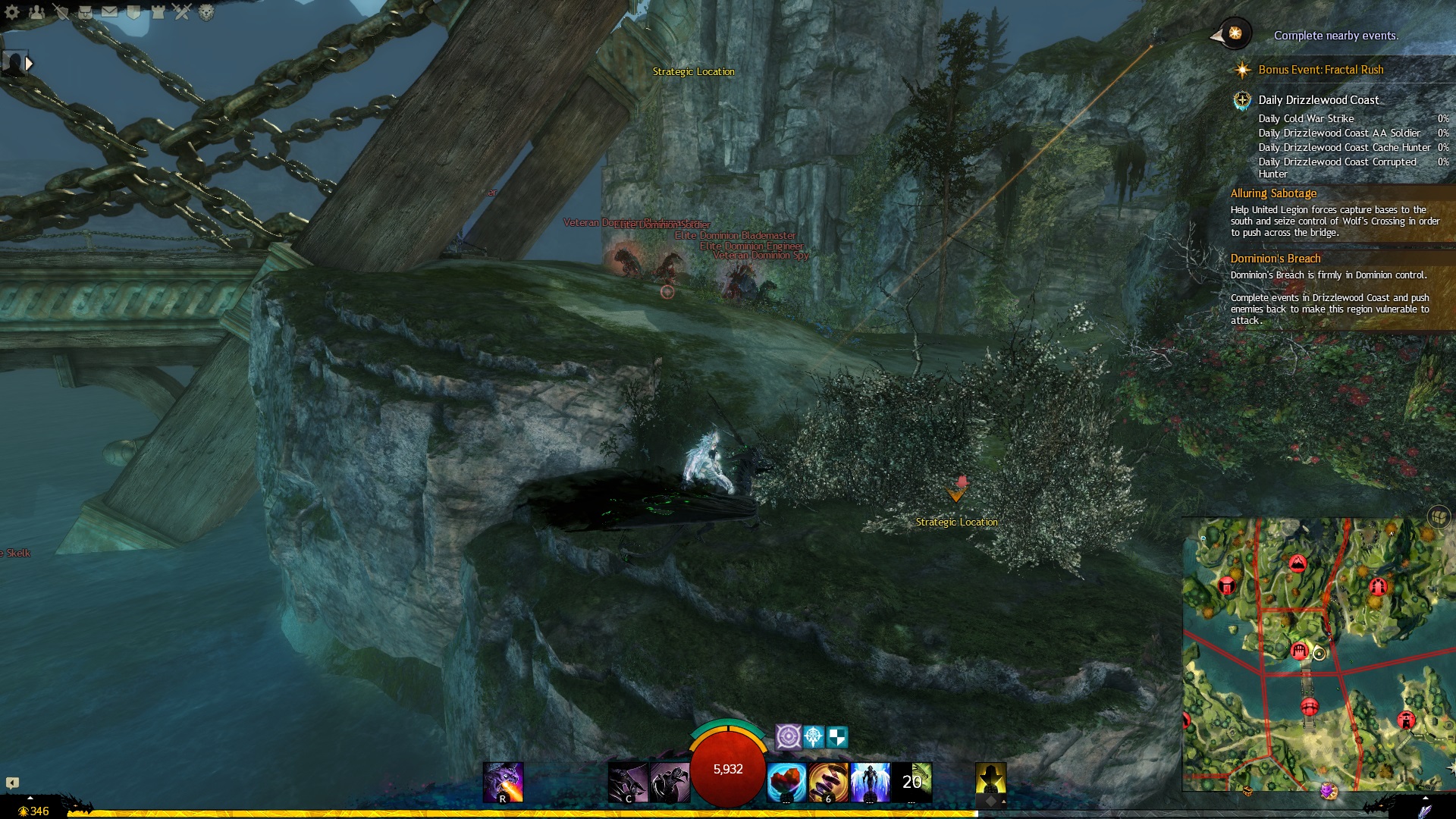This screenshot has width=1456, height=819.
Task: Trigger the winged figure utility skill
Action: tap(870, 782)
